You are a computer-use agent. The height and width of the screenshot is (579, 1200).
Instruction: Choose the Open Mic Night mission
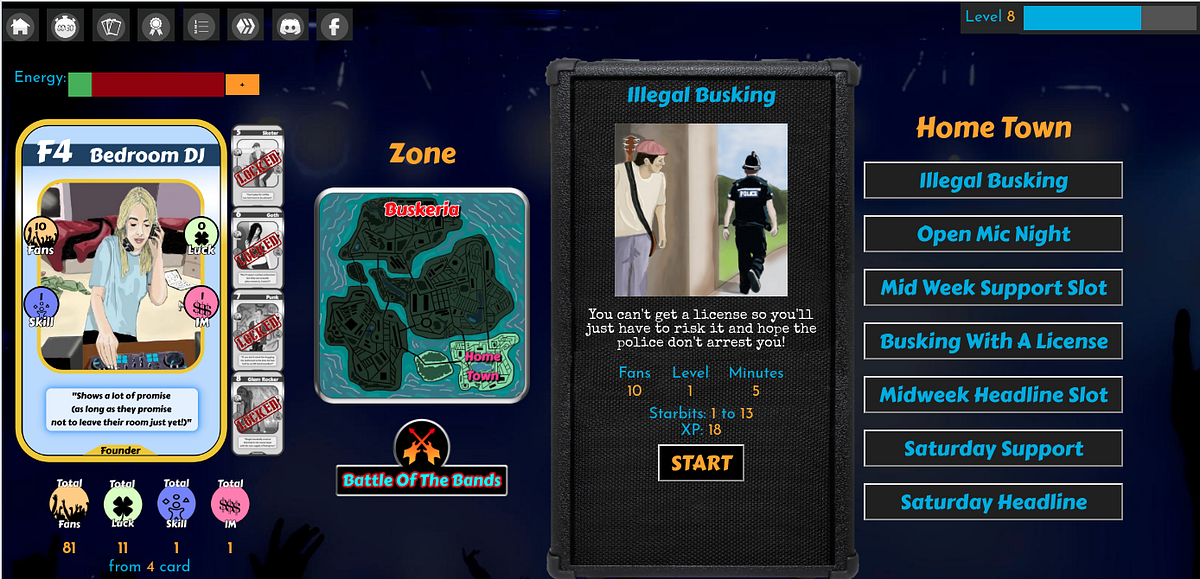[x=993, y=234]
